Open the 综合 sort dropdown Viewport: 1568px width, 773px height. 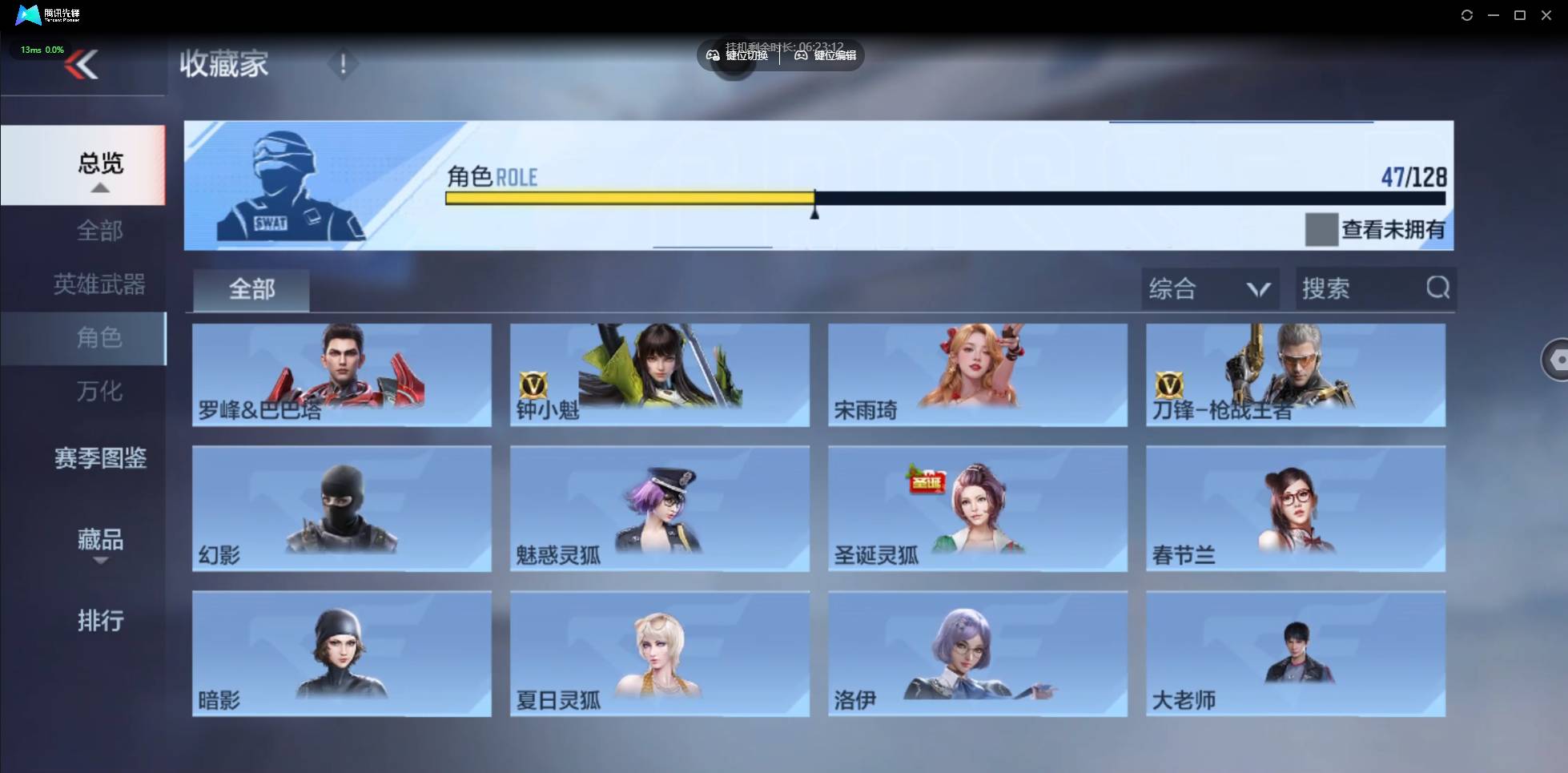point(1209,288)
